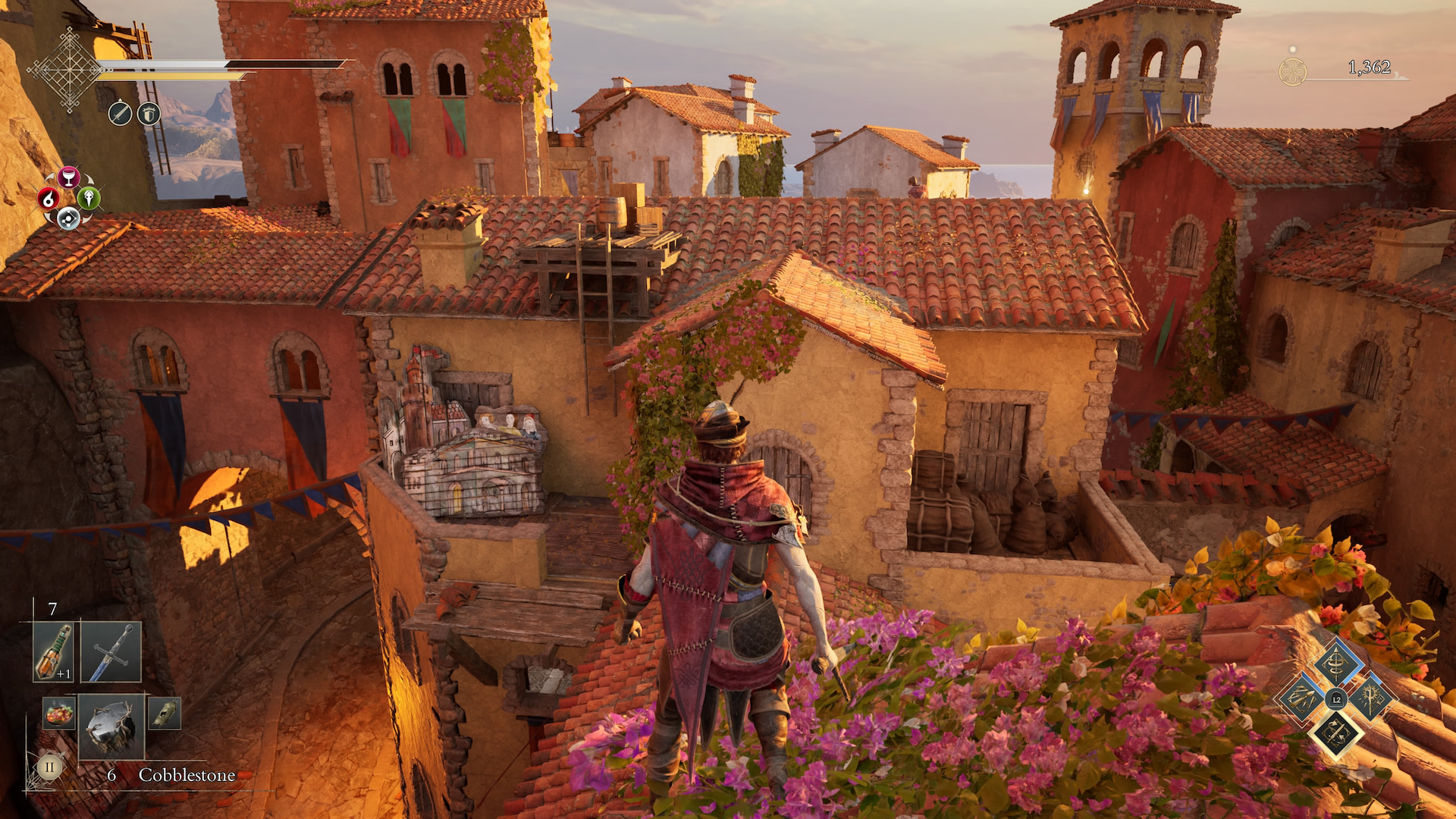The image size is (1456, 819).
Task: Click the crowned shield emblem icon
Action: tap(149, 114)
